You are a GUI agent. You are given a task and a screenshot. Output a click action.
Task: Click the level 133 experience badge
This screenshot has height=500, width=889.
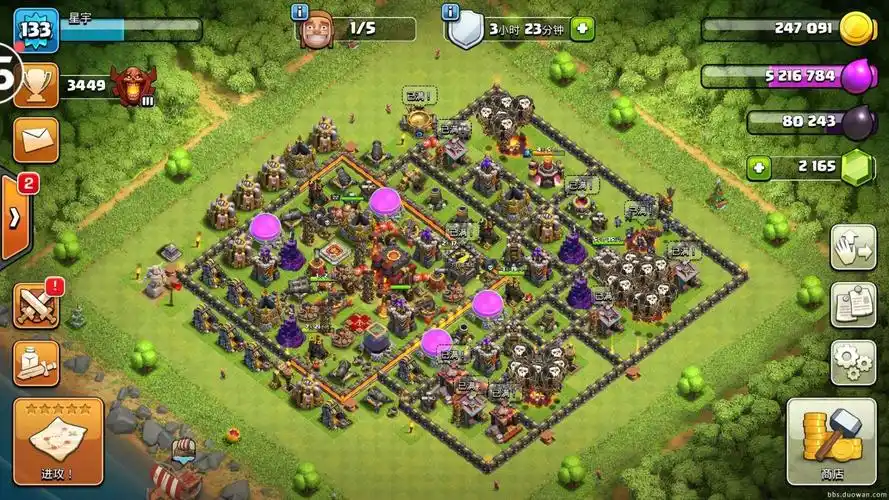[x=35, y=30]
